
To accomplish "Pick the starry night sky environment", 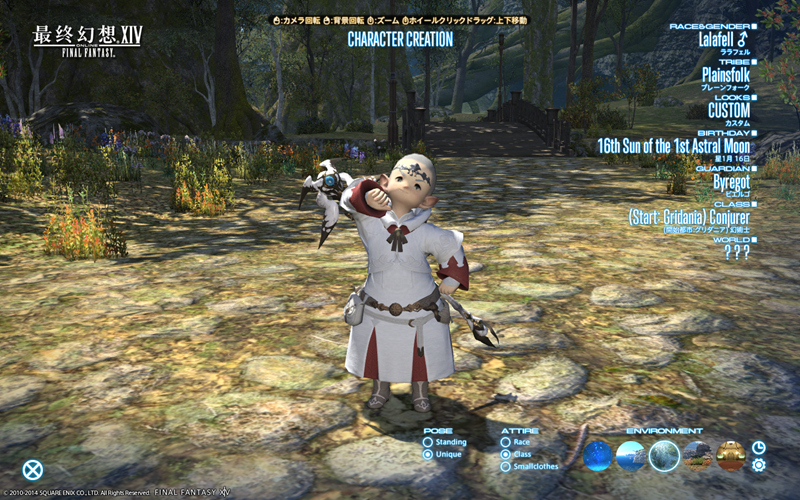I will pos(598,456).
